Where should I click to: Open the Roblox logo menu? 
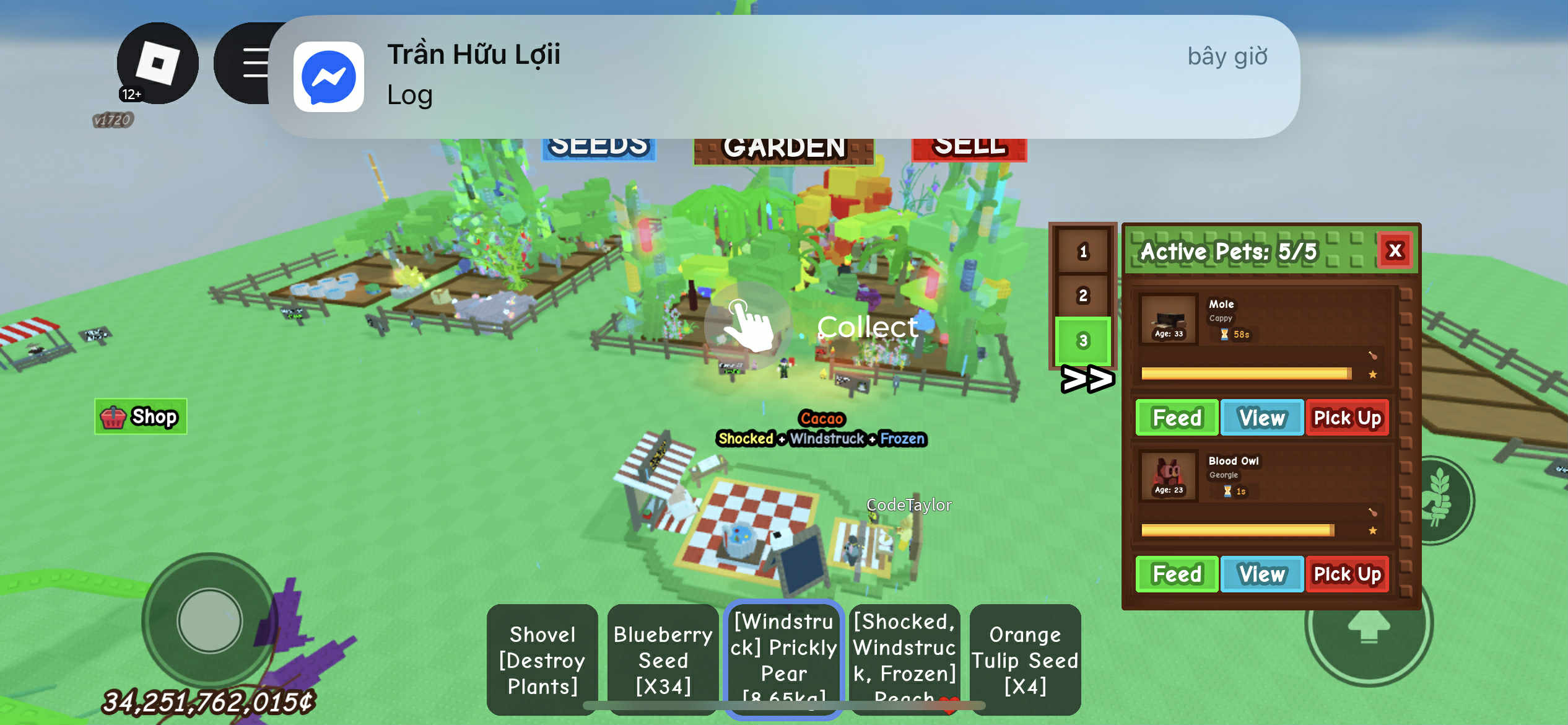coord(157,63)
